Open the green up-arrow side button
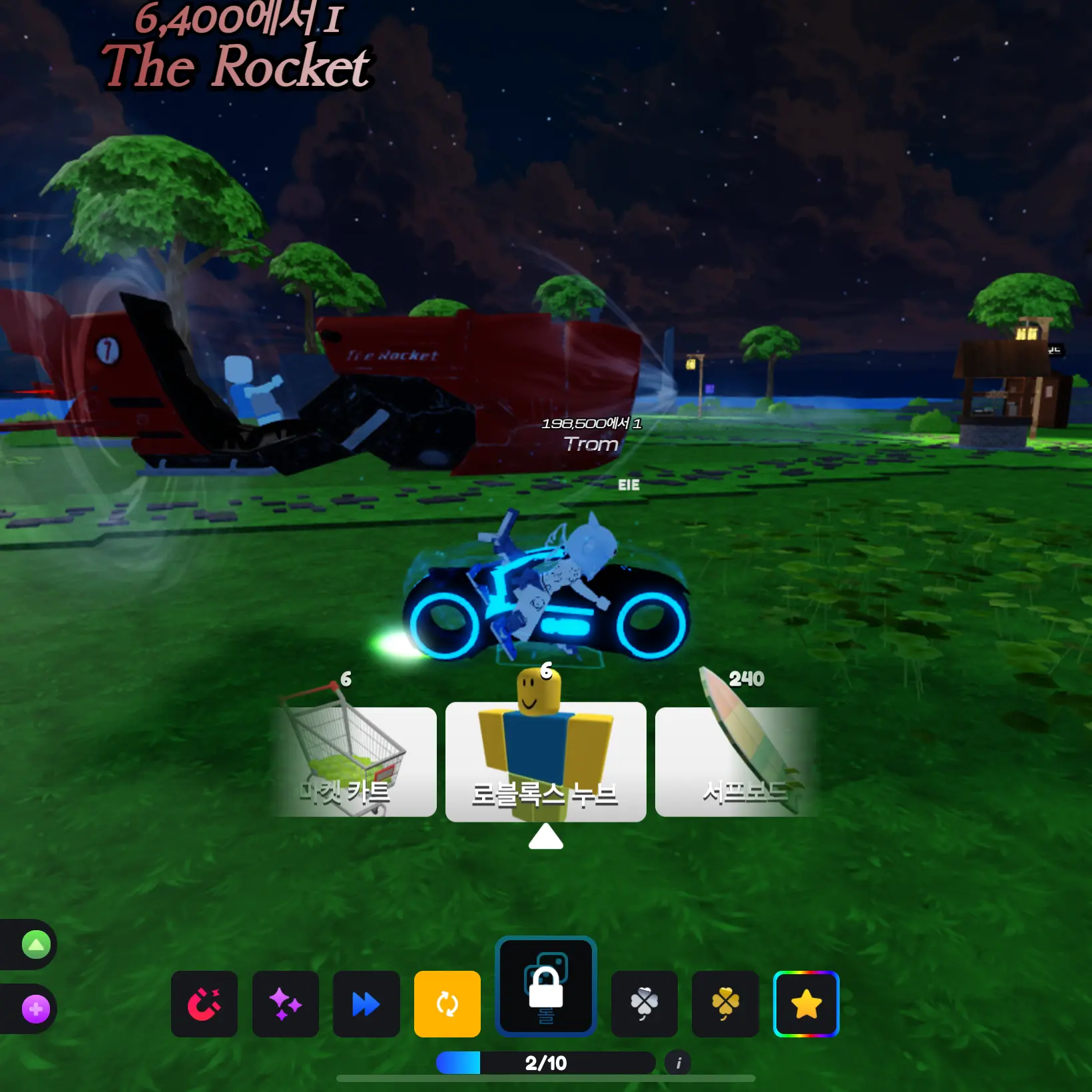This screenshot has height=1092, width=1092. pos(36,944)
